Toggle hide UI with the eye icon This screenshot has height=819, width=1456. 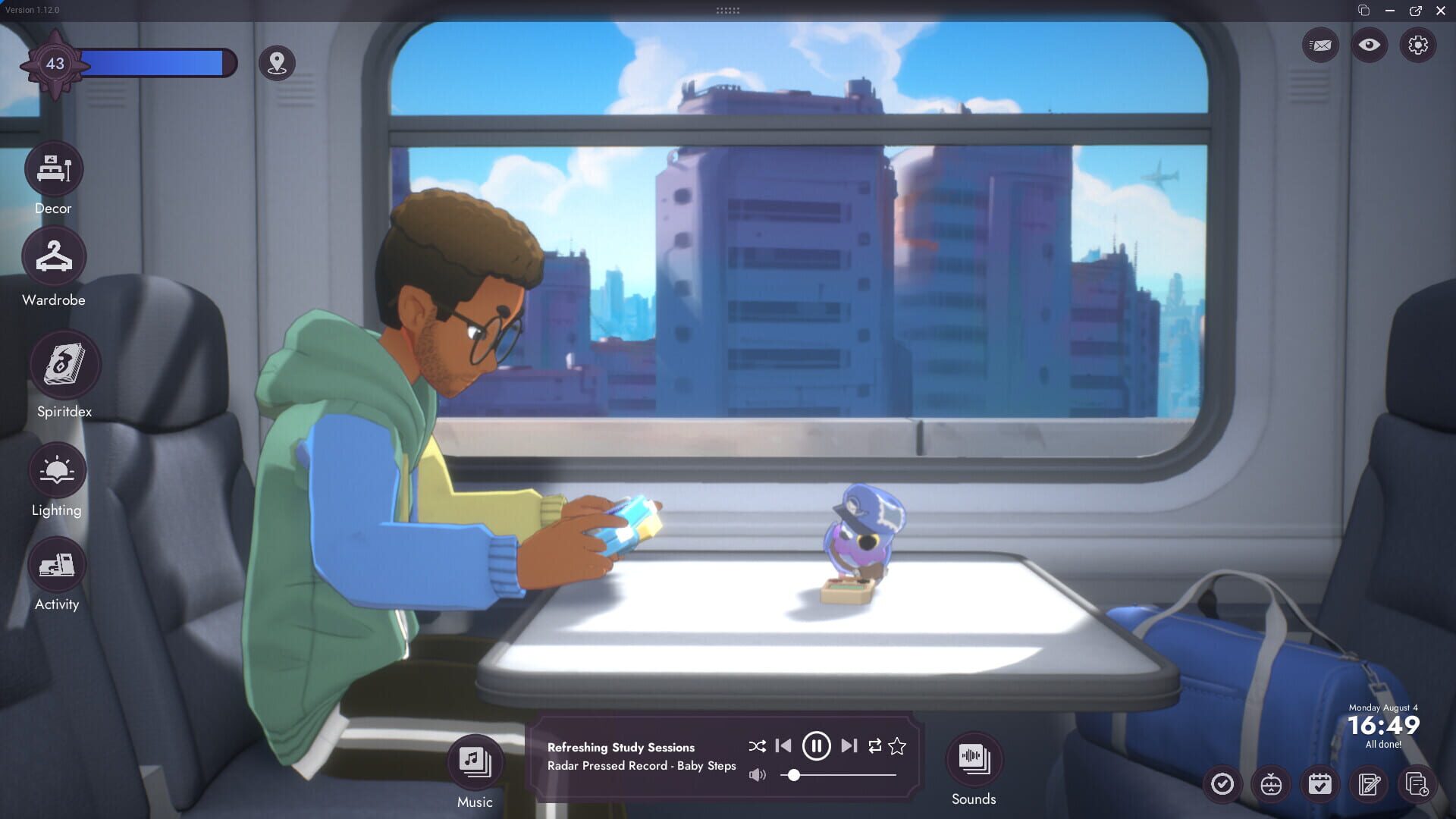pyautogui.click(x=1369, y=45)
